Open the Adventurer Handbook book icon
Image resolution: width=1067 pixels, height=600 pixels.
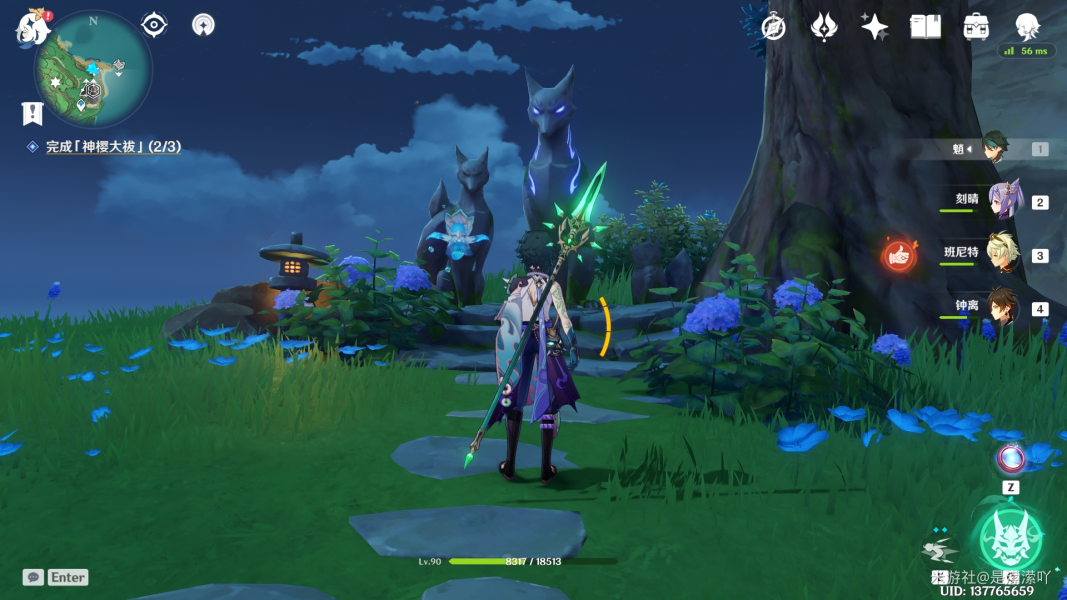pyautogui.click(x=925, y=27)
